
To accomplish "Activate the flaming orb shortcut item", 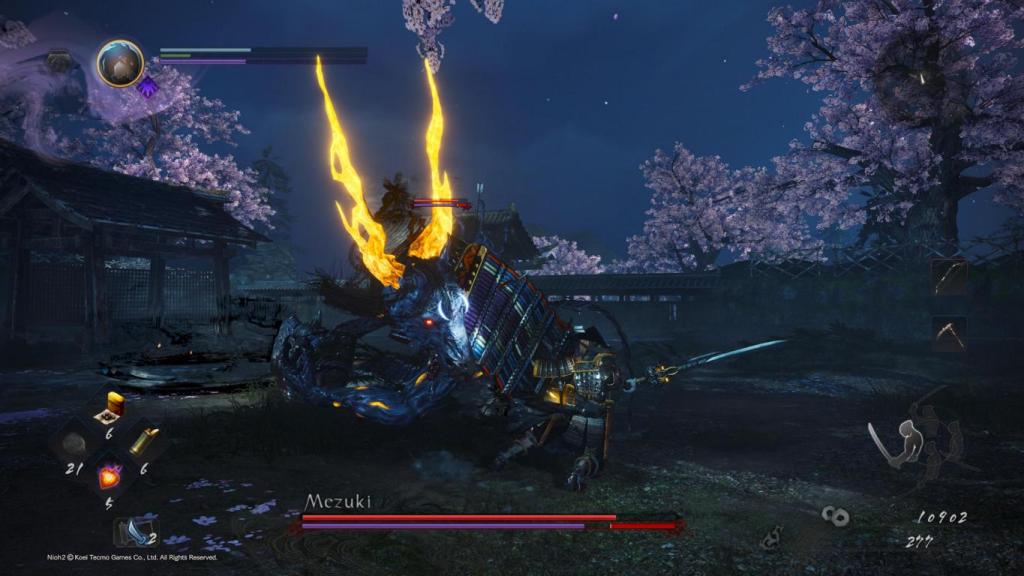I will pyautogui.click(x=110, y=476).
